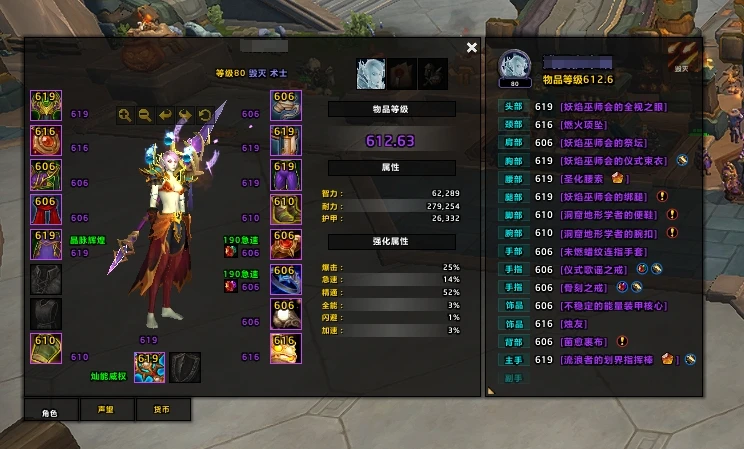
Task: Select the 619 helmet equipment slot
Action: pyautogui.click(x=46, y=106)
